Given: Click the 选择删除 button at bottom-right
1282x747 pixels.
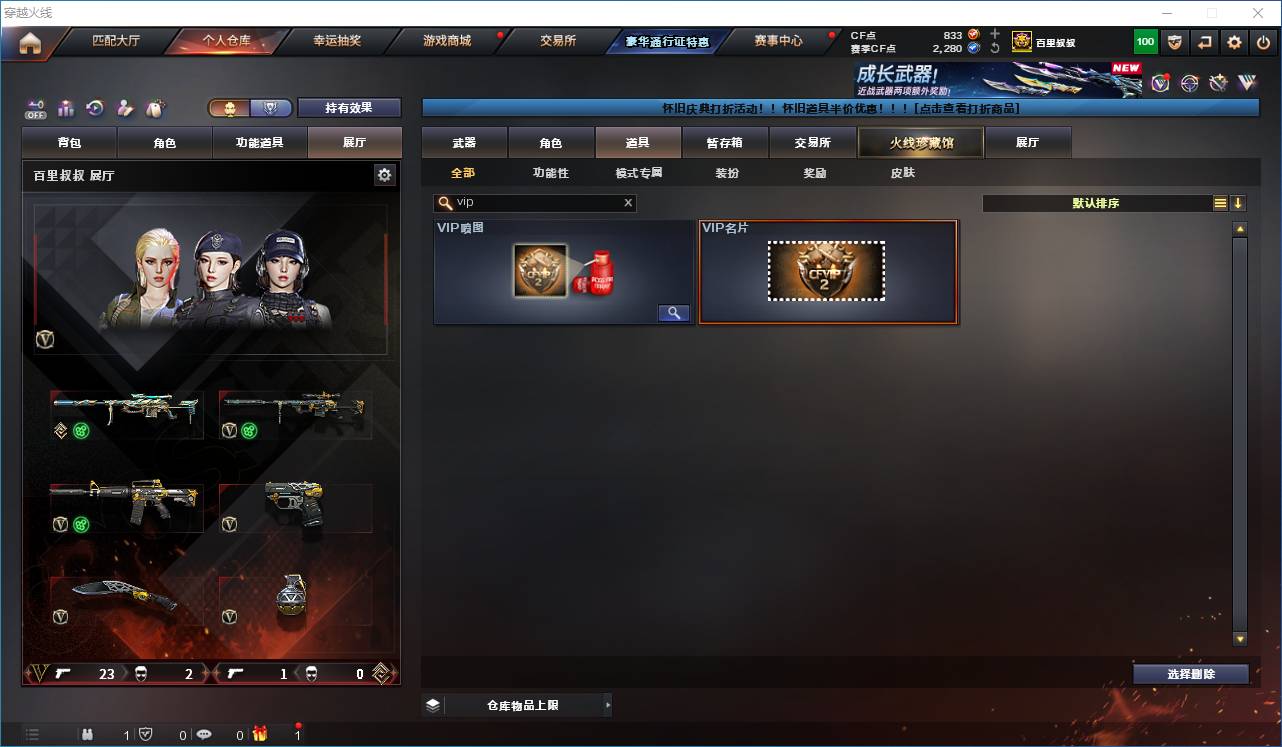Looking at the screenshot, I should [1190, 674].
